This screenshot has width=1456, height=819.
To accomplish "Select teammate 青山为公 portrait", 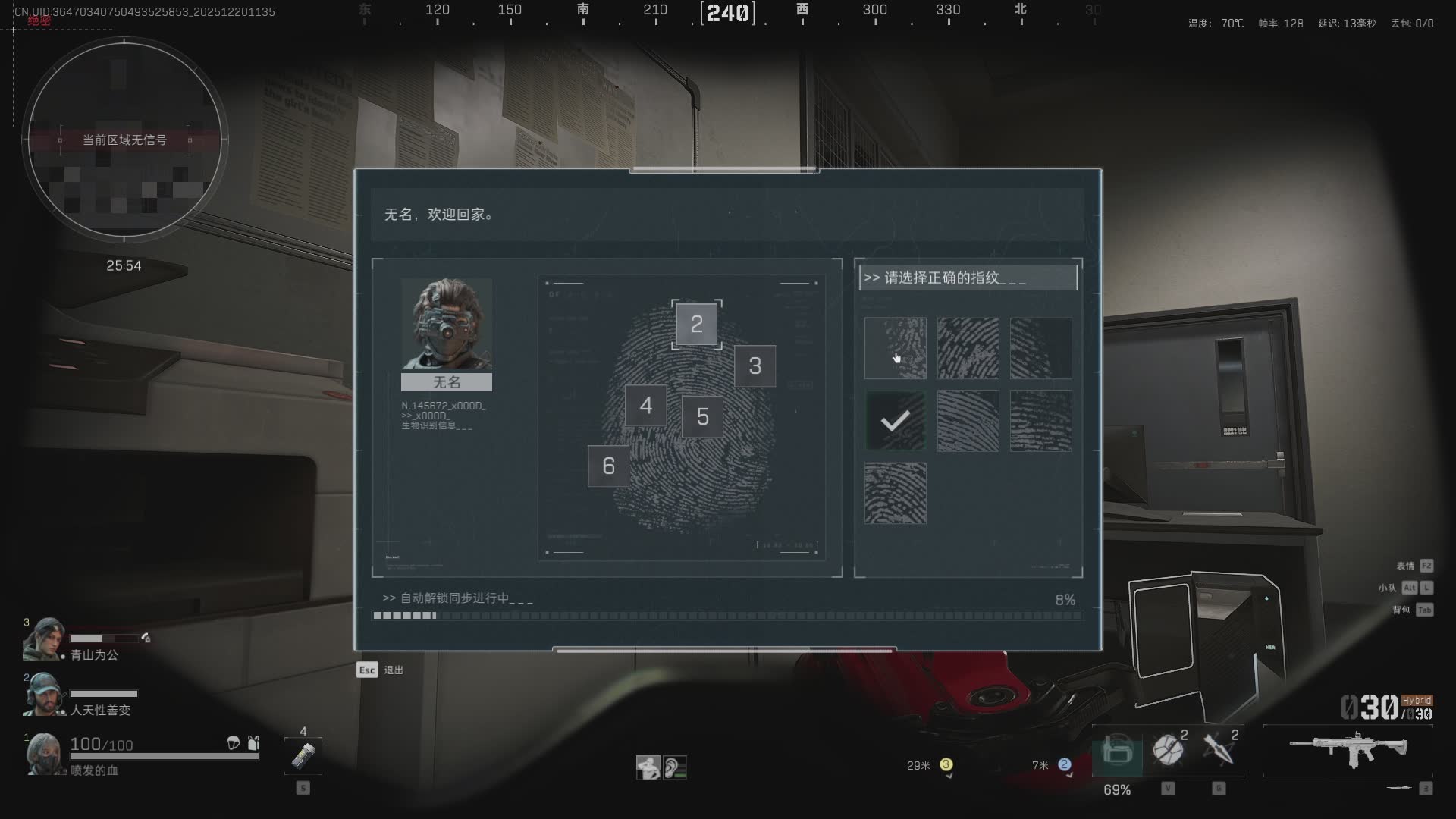I will (x=43, y=639).
